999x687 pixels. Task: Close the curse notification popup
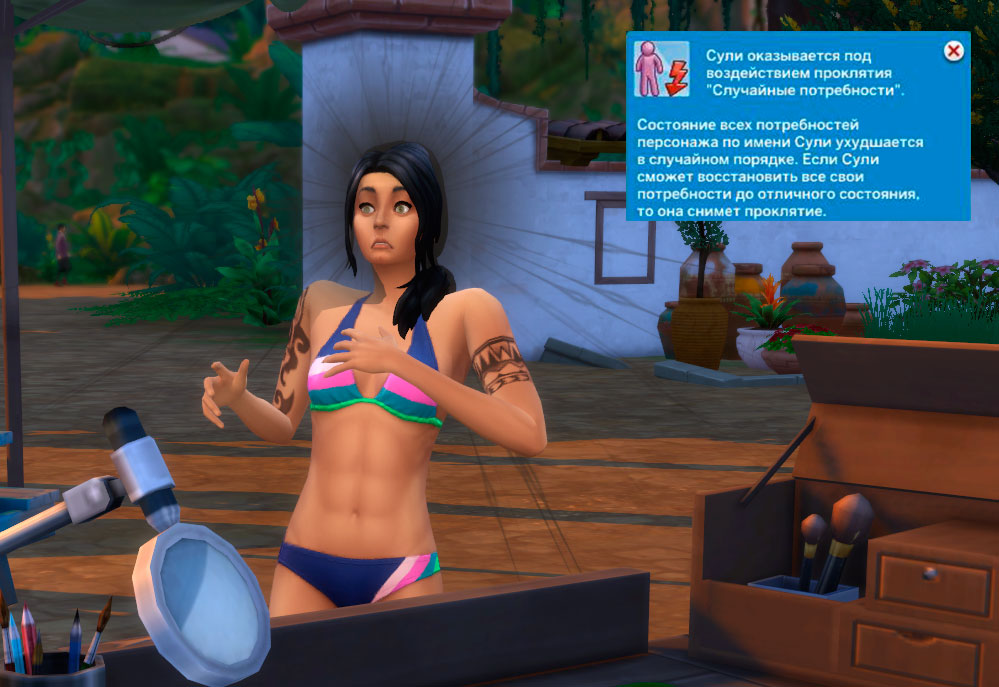(x=954, y=50)
